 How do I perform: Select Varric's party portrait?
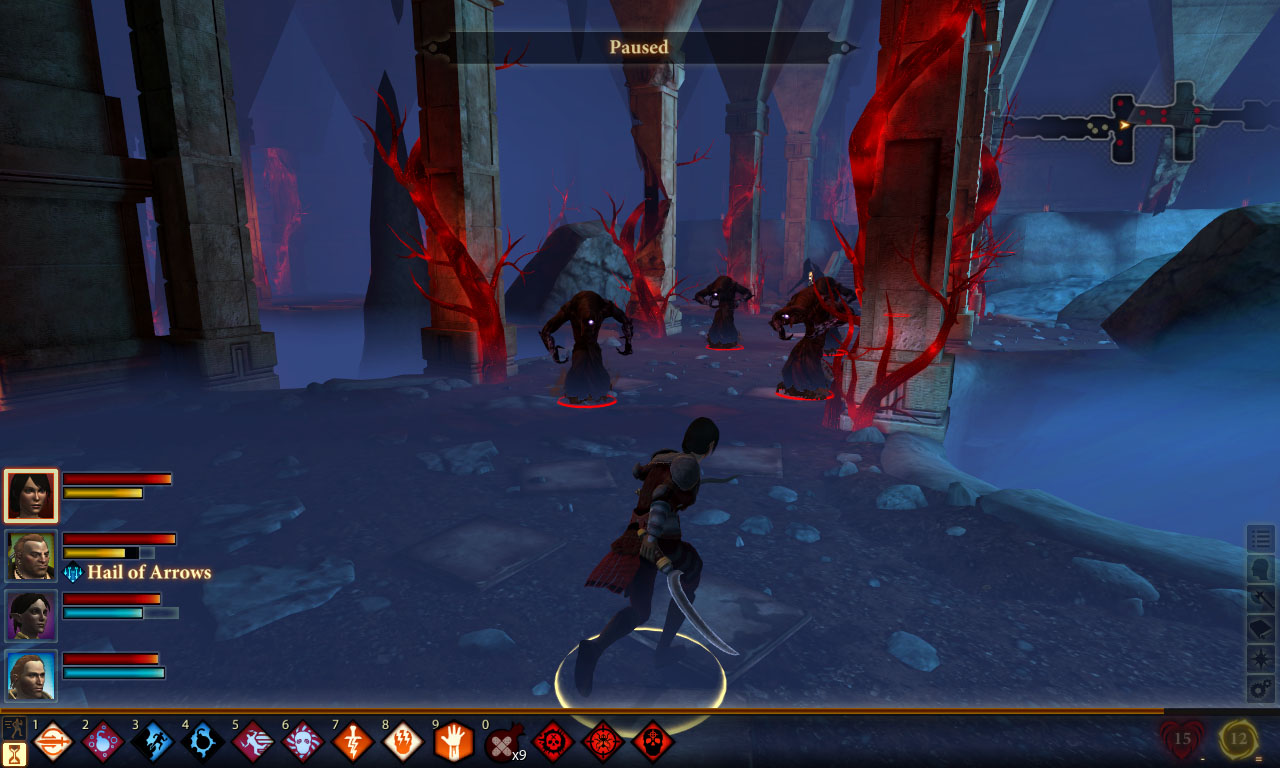31,556
